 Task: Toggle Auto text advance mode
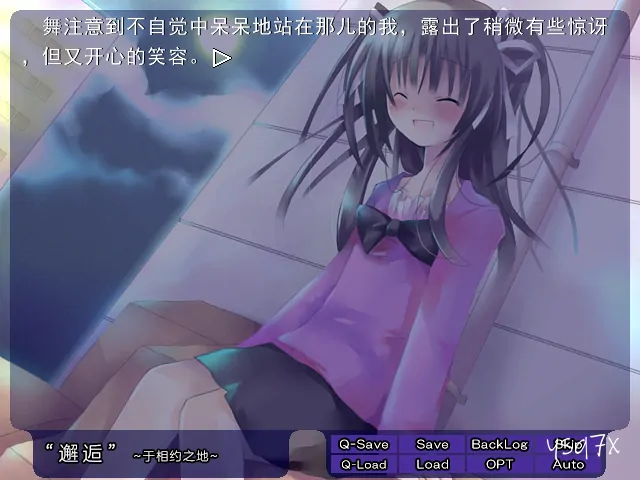pos(568,464)
